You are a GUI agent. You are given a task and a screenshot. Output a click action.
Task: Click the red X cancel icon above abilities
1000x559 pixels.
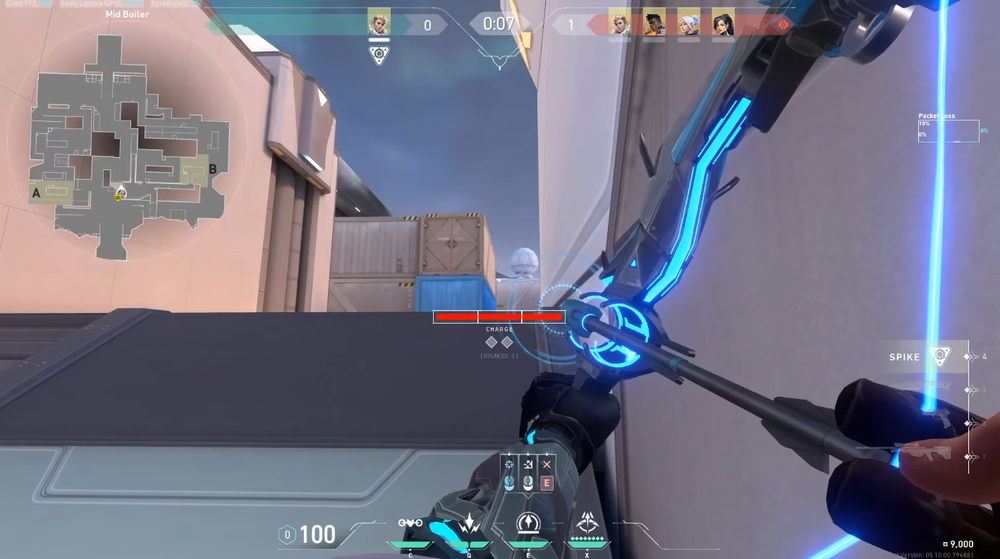(546, 465)
